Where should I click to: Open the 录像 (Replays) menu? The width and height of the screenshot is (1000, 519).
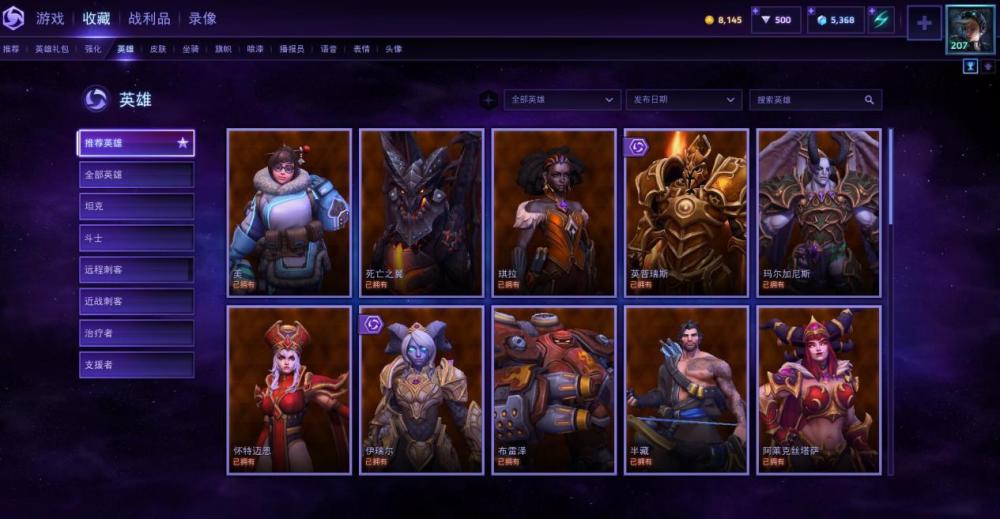click(x=202, y=18)
